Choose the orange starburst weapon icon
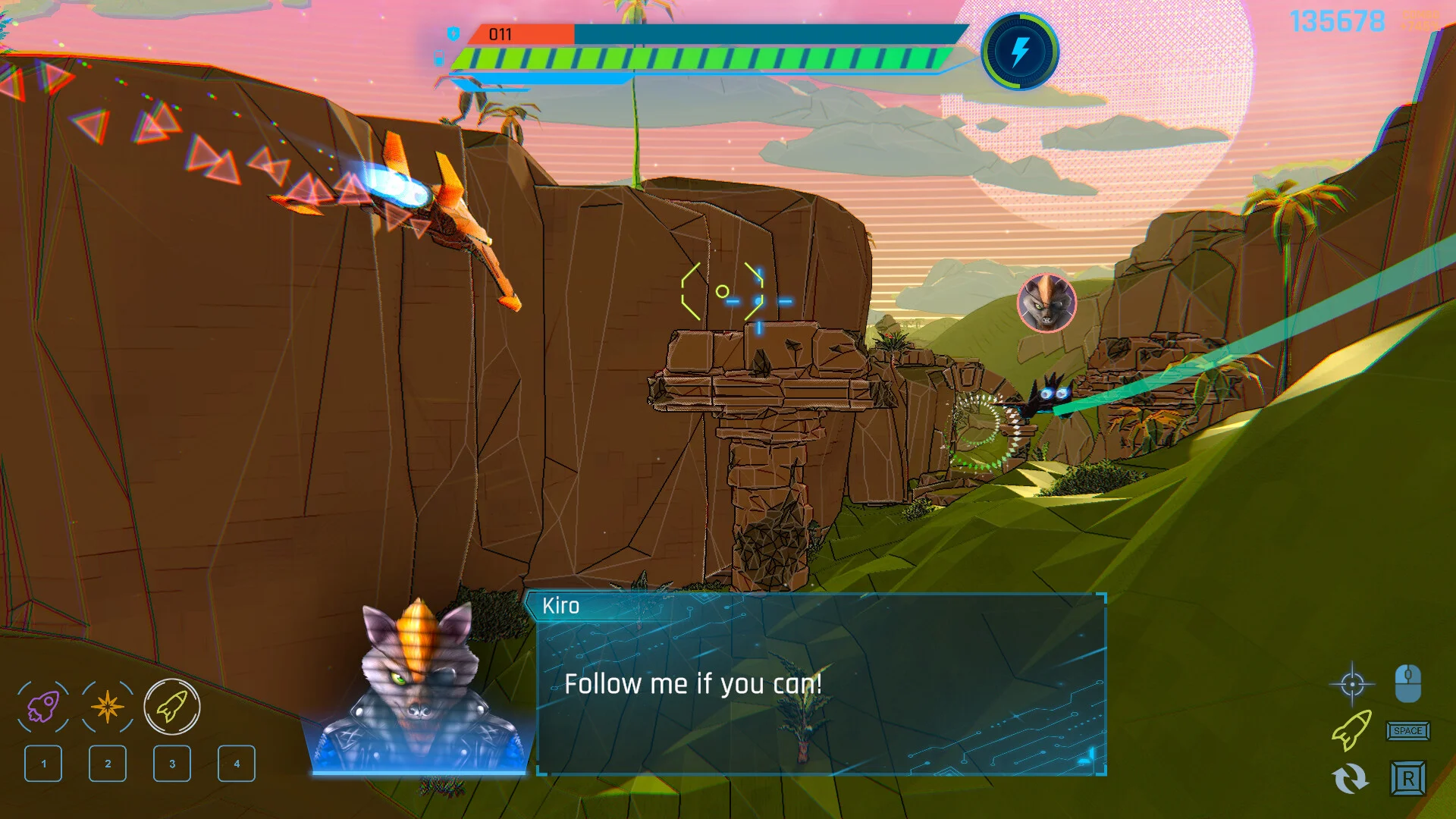1456x819 pixels. coord(107,707)
